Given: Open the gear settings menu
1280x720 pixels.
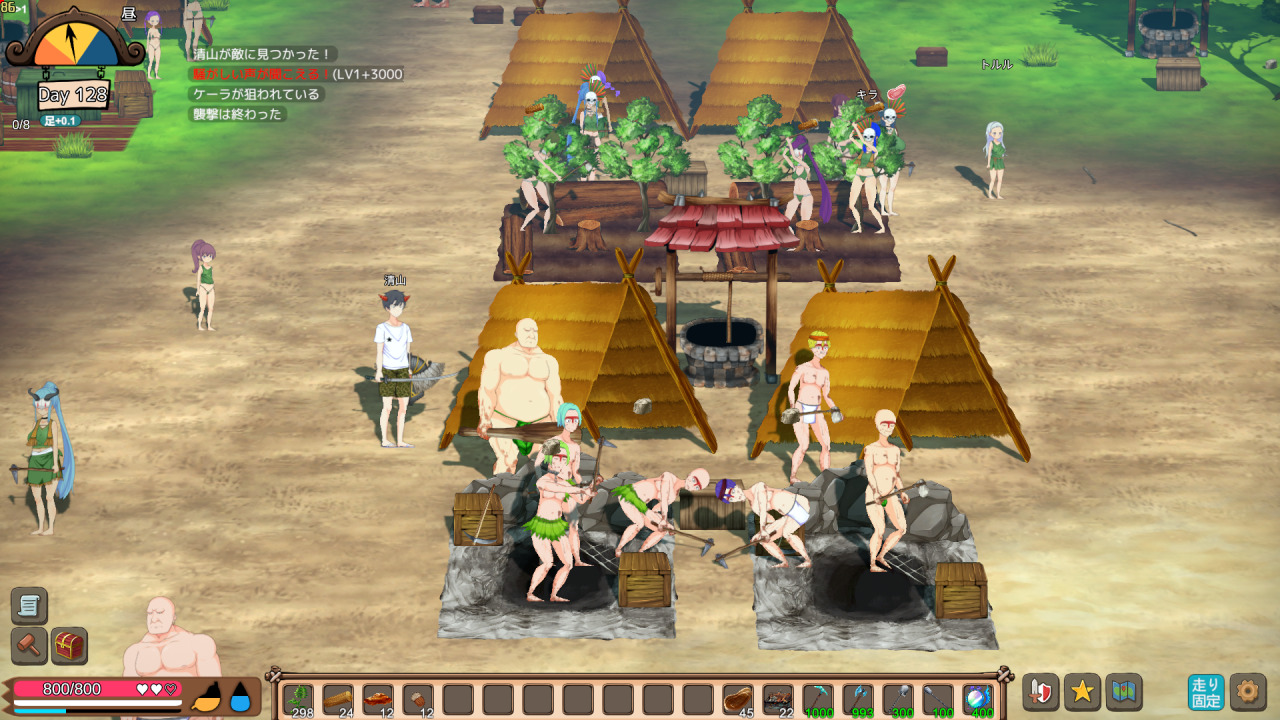Looking at the screenshot, I should 1248,692.
